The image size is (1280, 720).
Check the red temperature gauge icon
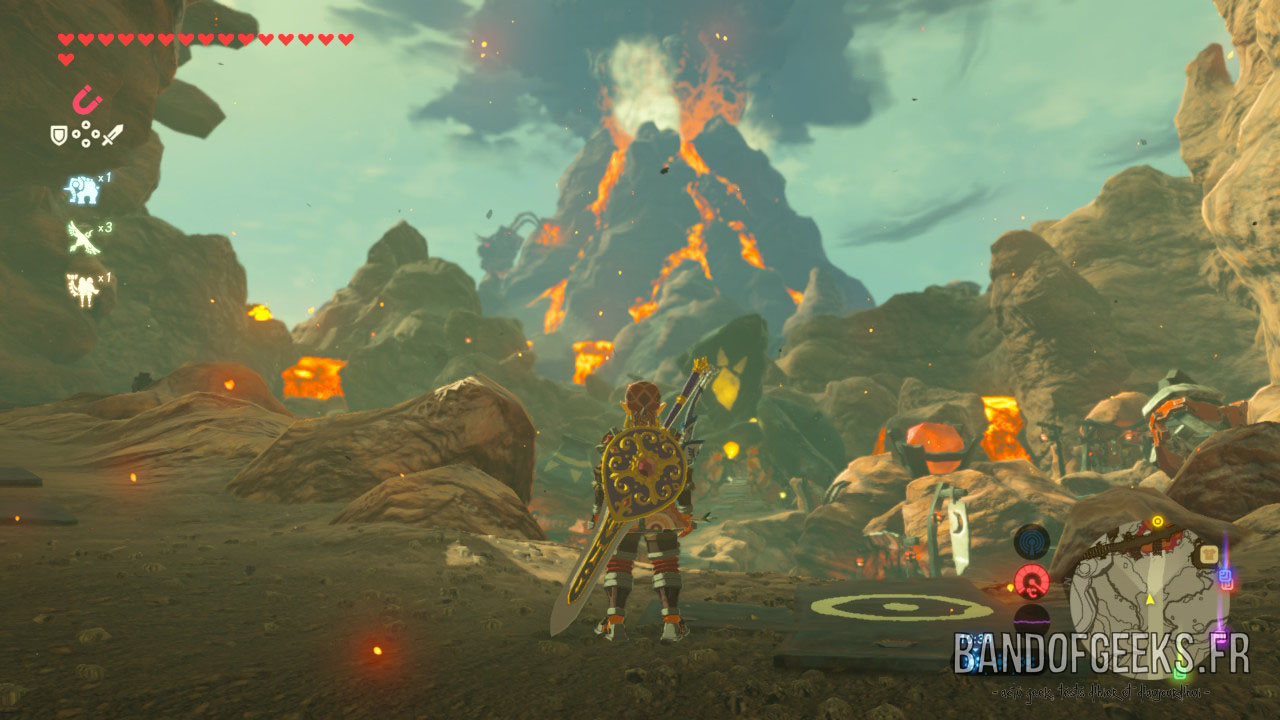1031,580
